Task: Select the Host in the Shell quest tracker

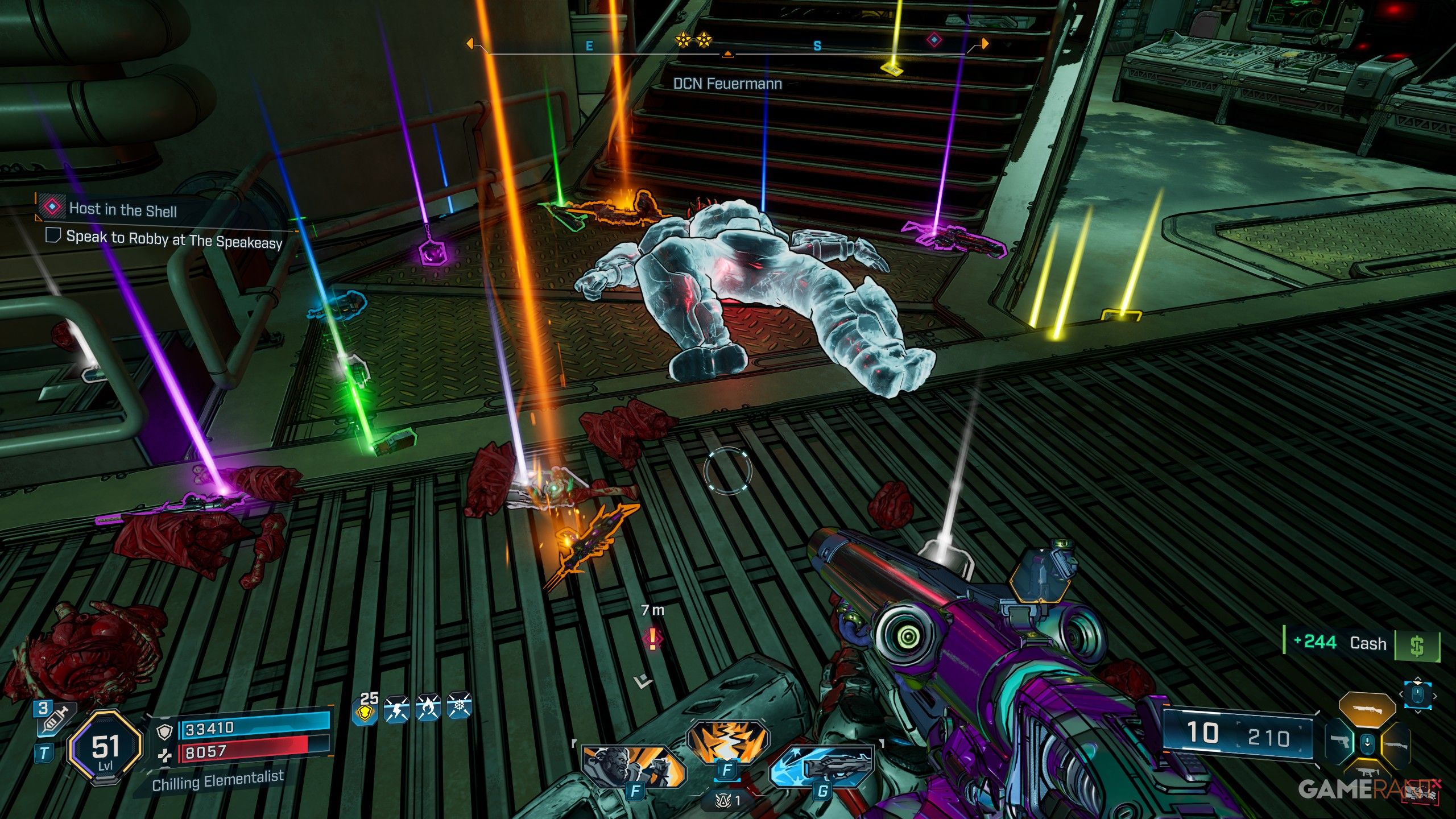Action: [122, 209]
